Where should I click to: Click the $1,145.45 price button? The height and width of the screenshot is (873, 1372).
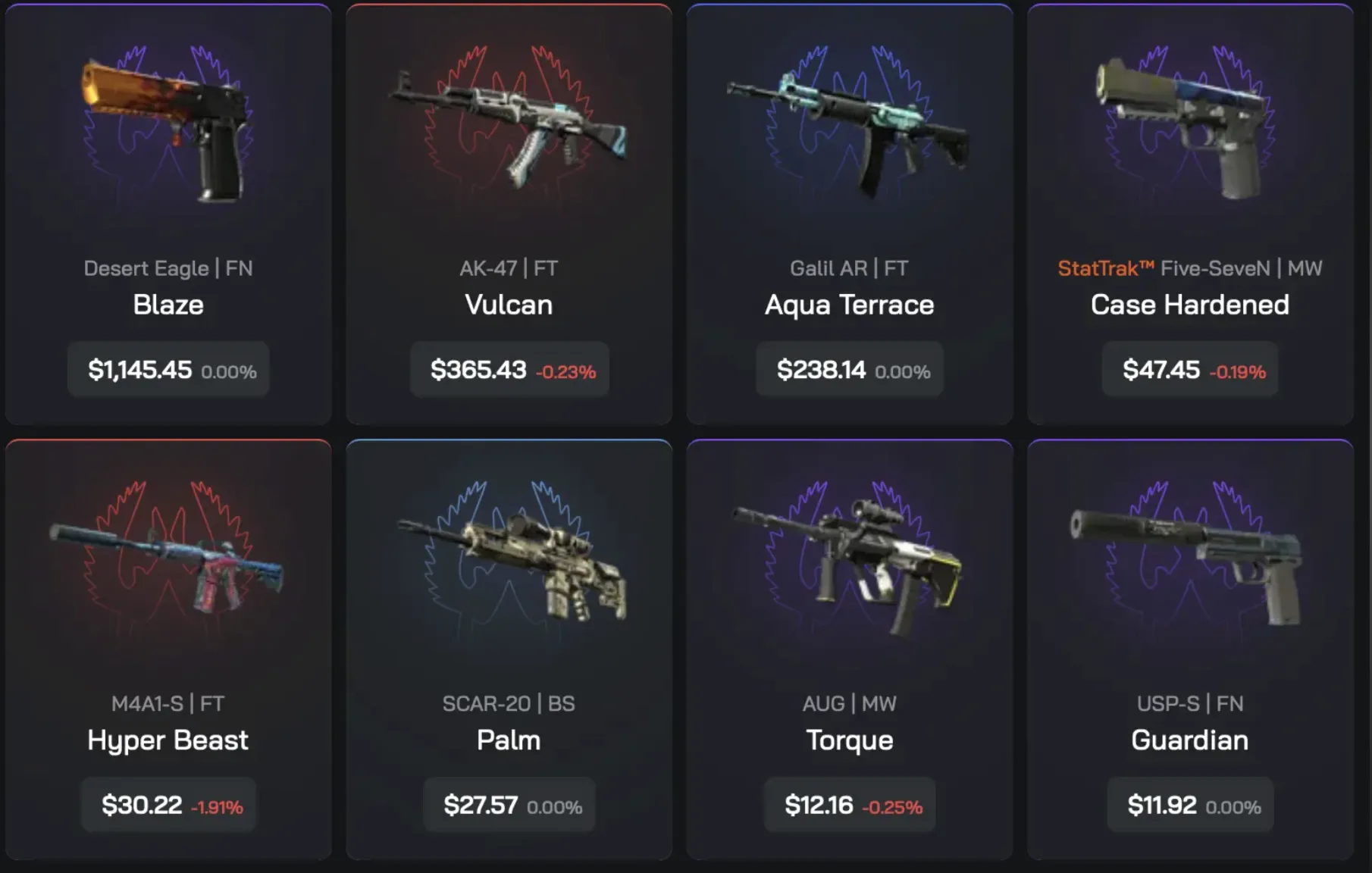168,371
